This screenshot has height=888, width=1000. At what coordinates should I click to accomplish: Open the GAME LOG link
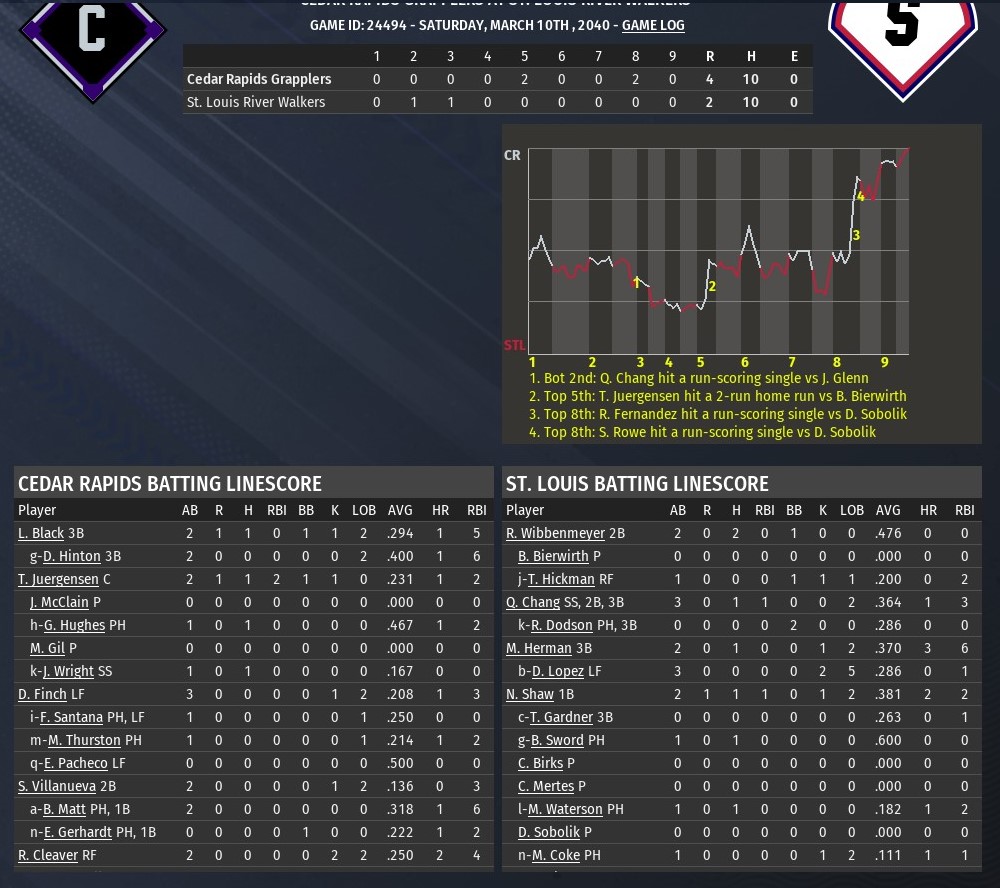pyautogui.click(x=653, y=25)
